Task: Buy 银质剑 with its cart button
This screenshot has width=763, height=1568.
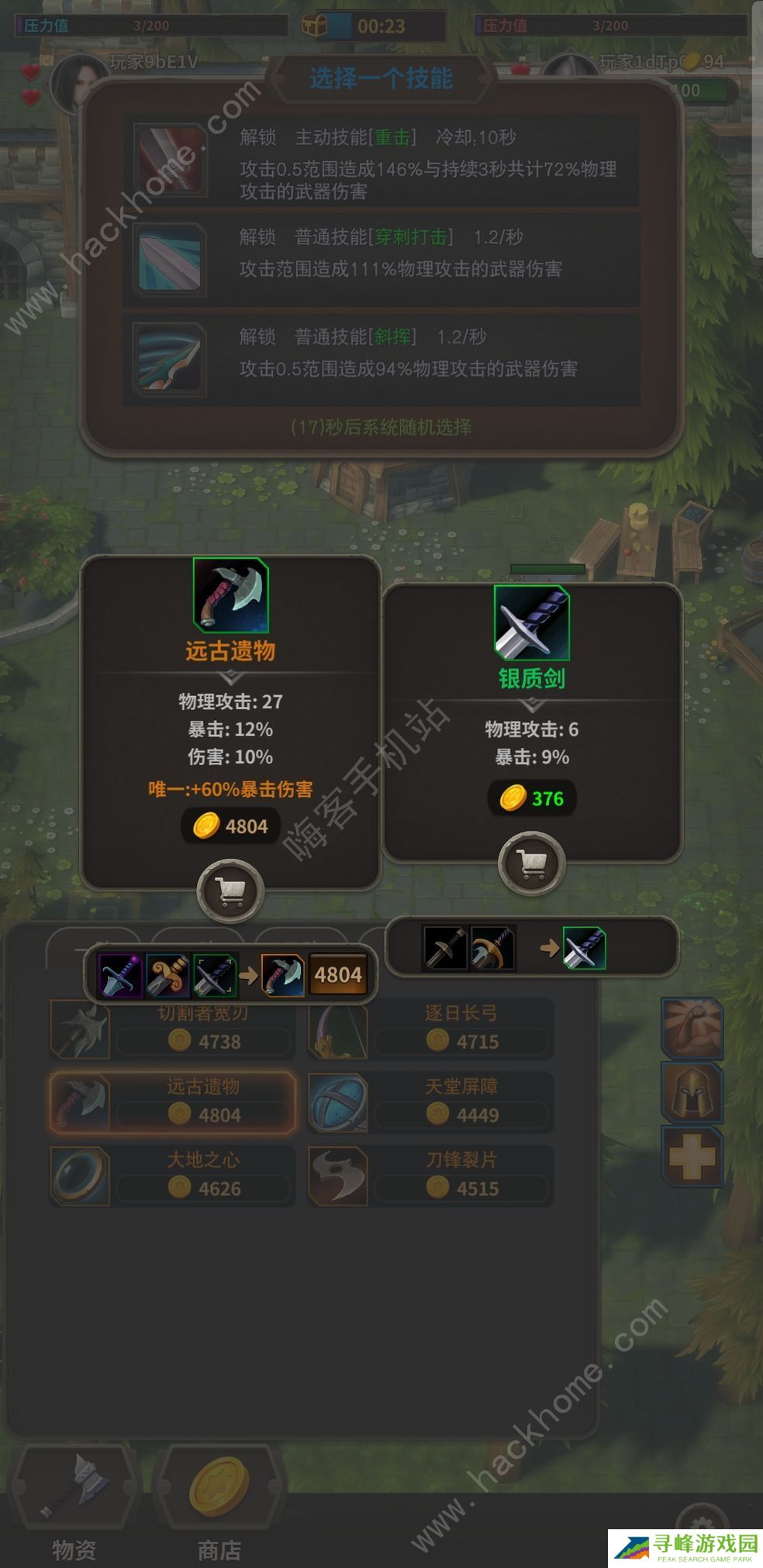Action: pyautogui.click(x=531, y=863)
